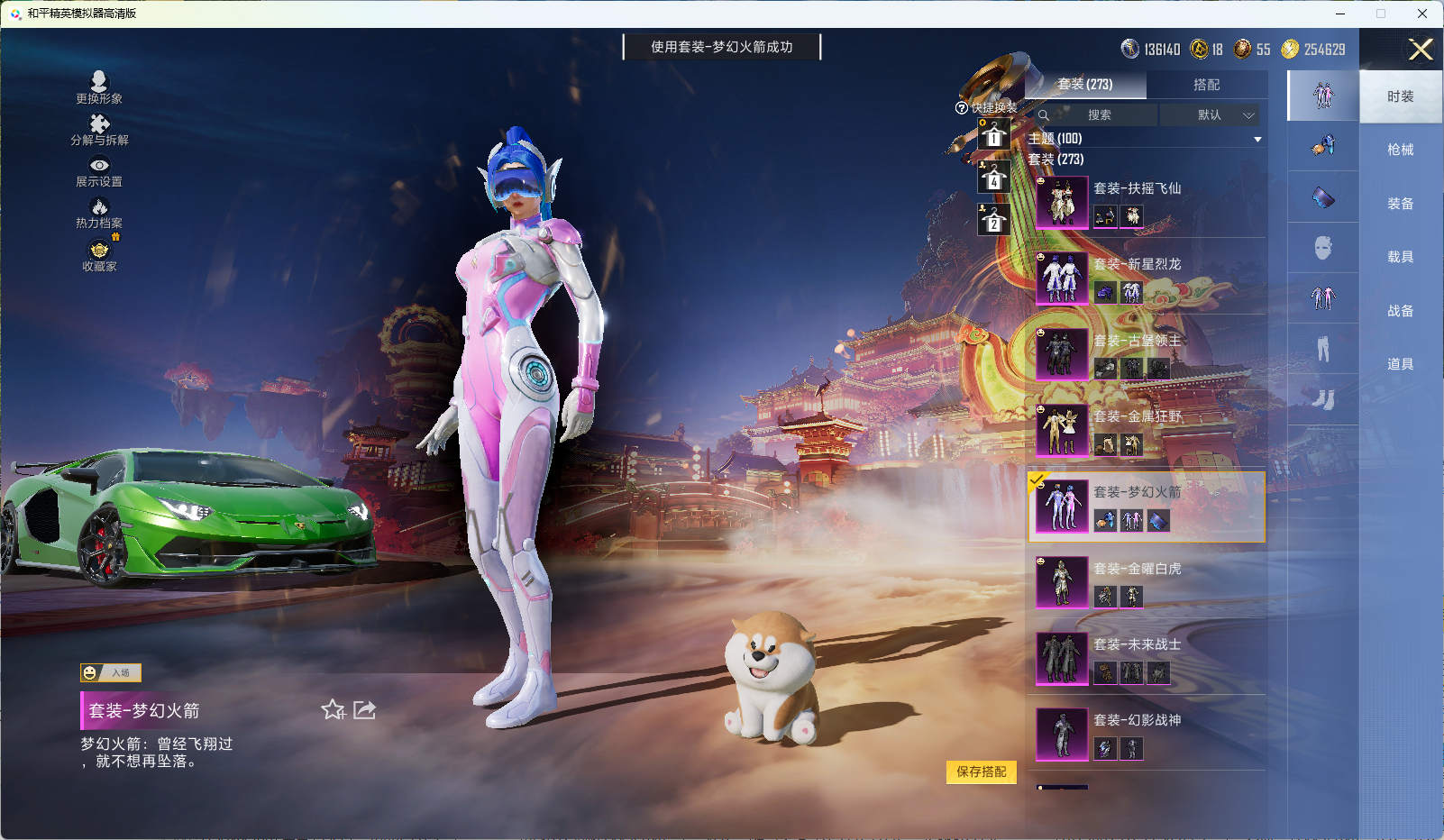1444x840 pixels.
Task: Open the 默认 sort dropdown
Action: point(1211,115)
